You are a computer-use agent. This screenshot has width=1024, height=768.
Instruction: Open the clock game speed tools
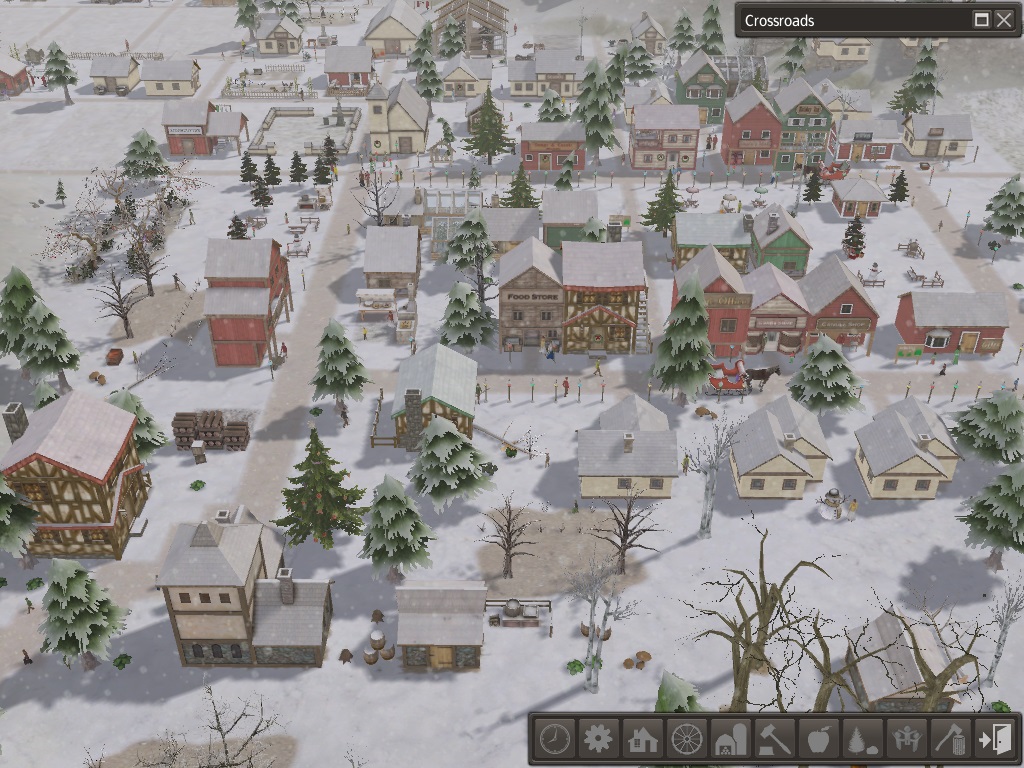tap(554, 740)
